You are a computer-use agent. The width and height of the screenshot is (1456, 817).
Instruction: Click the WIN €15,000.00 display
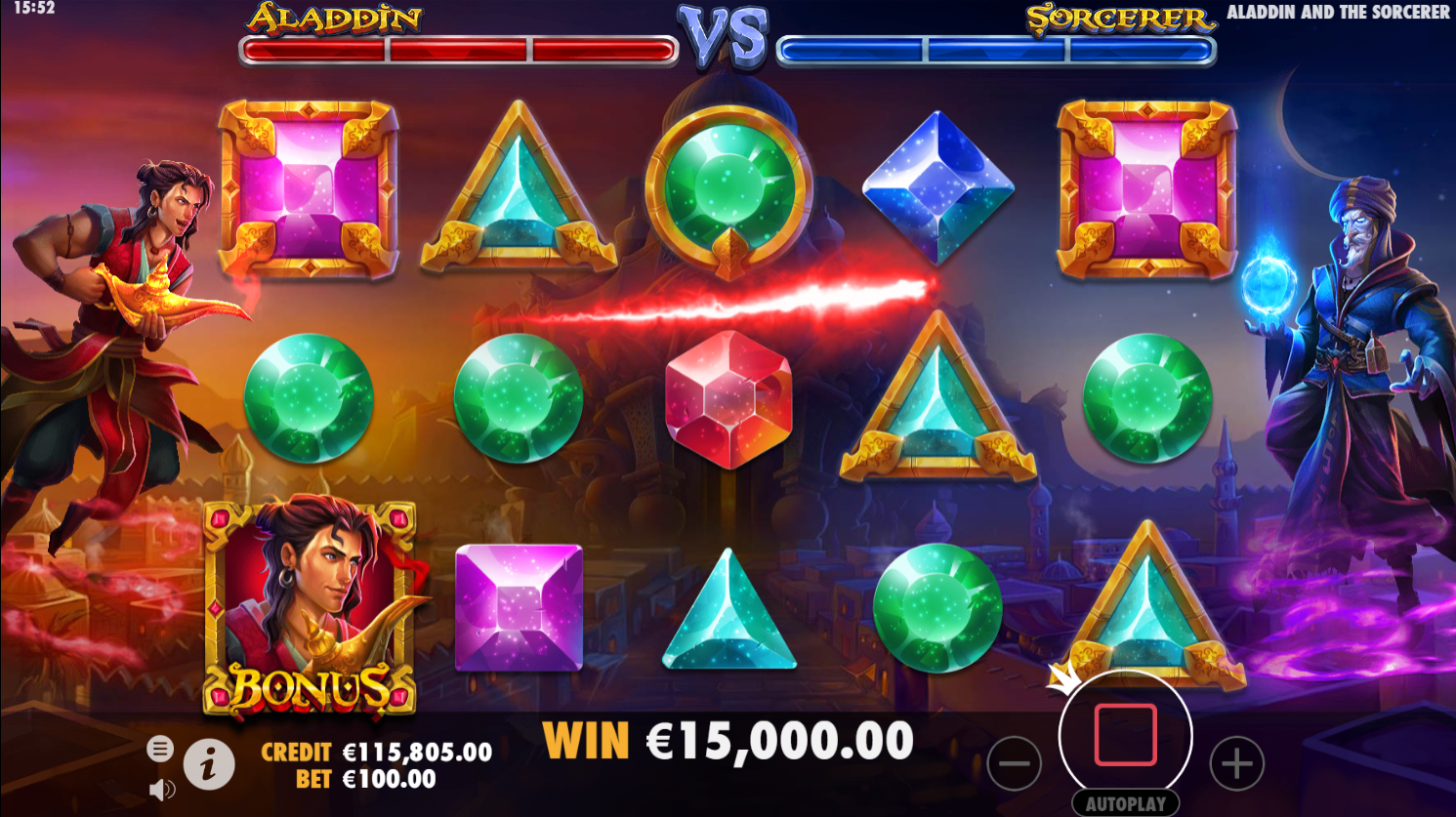[728, 739]
